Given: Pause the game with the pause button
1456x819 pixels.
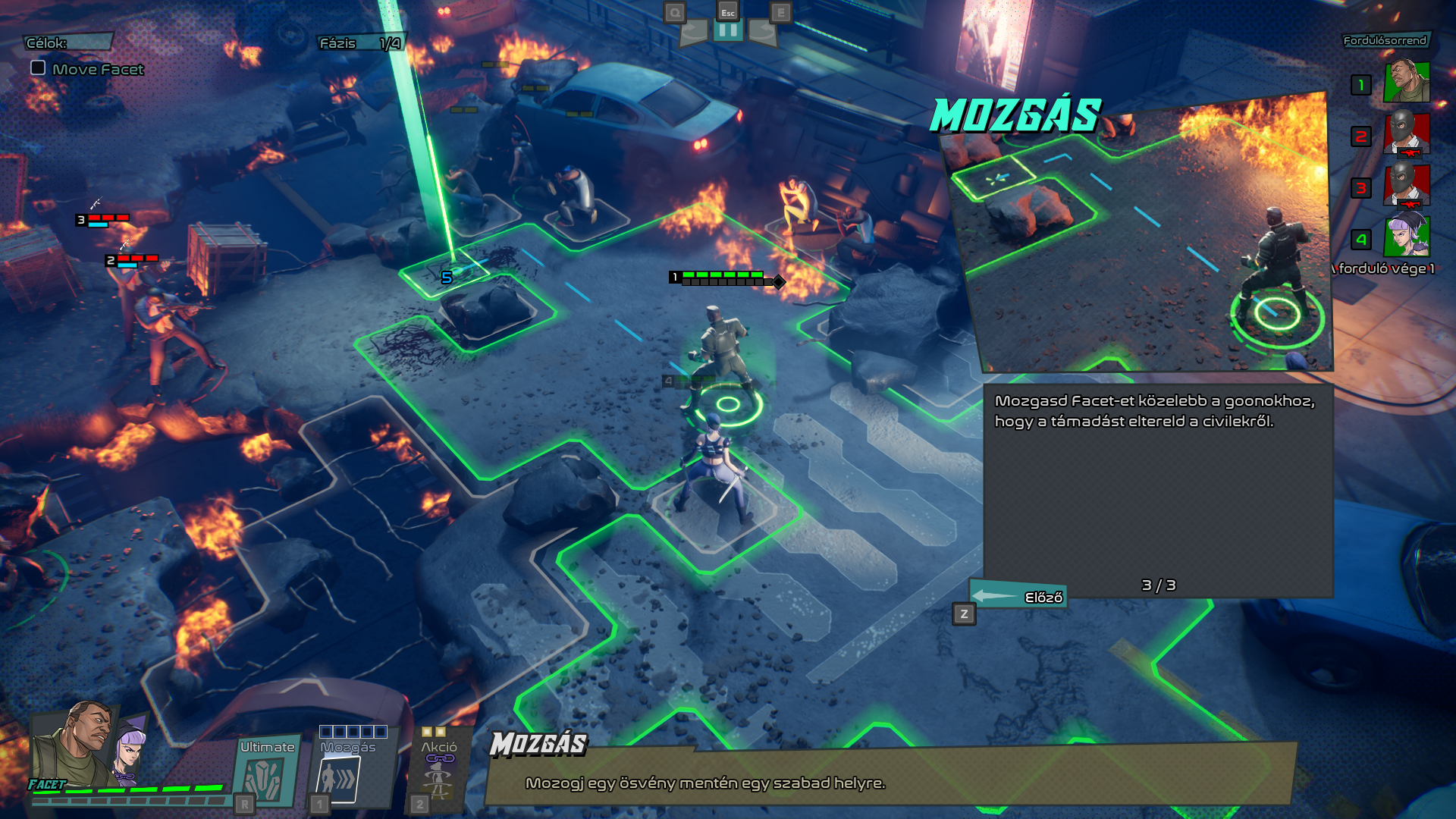Looking at the screenshot, I should pos(727,31).
